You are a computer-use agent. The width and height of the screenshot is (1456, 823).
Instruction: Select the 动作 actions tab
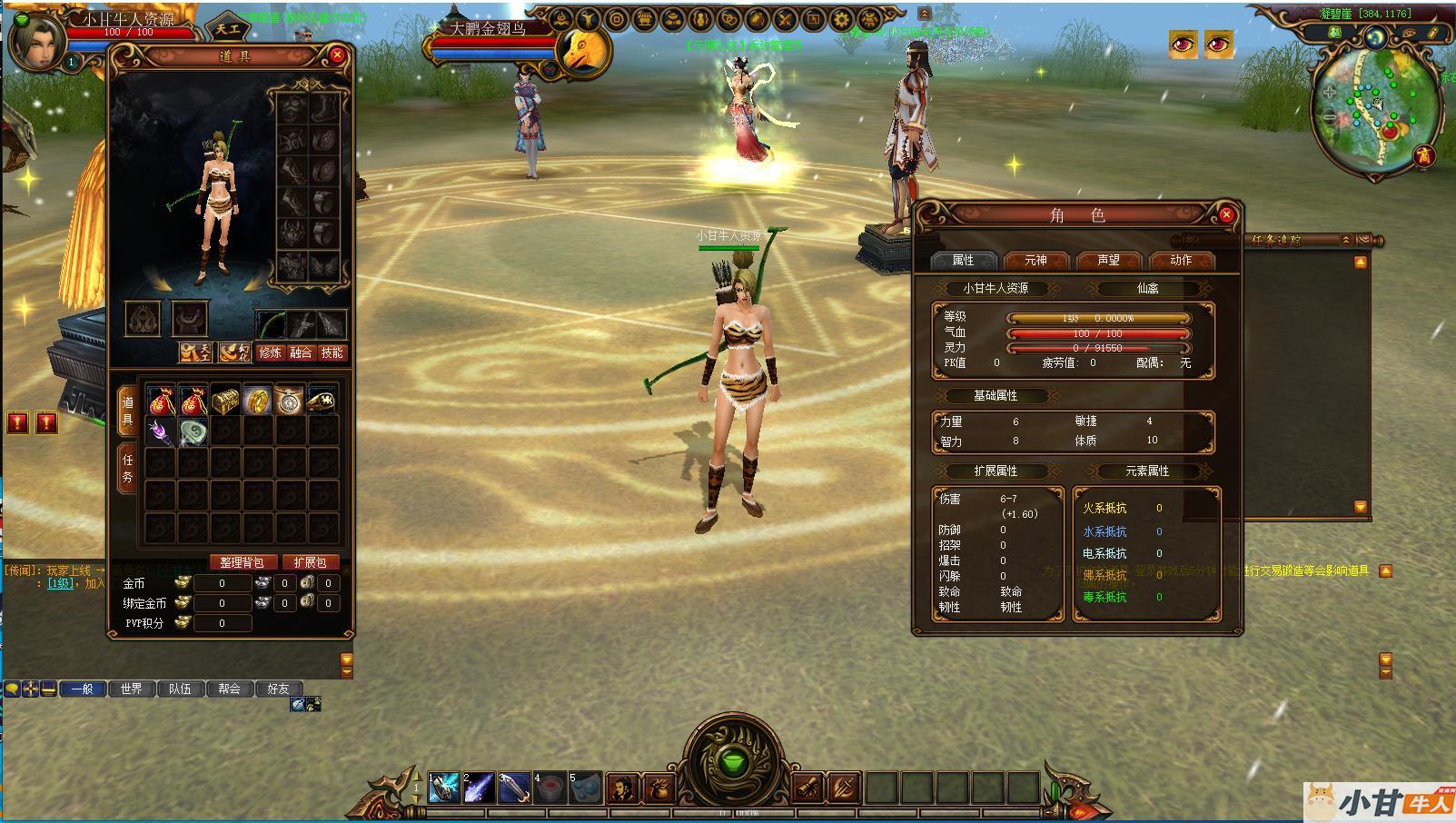click(x=1181, y=261)
